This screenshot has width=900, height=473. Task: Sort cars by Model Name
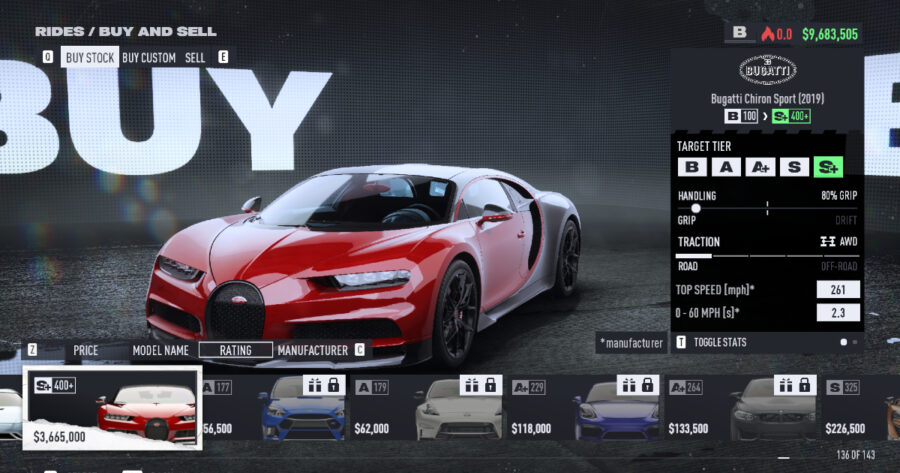tap(161, 350)
